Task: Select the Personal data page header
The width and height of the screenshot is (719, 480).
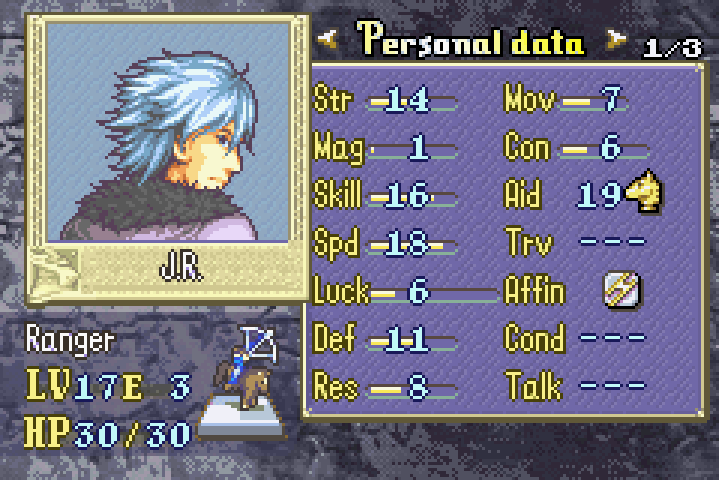Action: coord(471,42)
